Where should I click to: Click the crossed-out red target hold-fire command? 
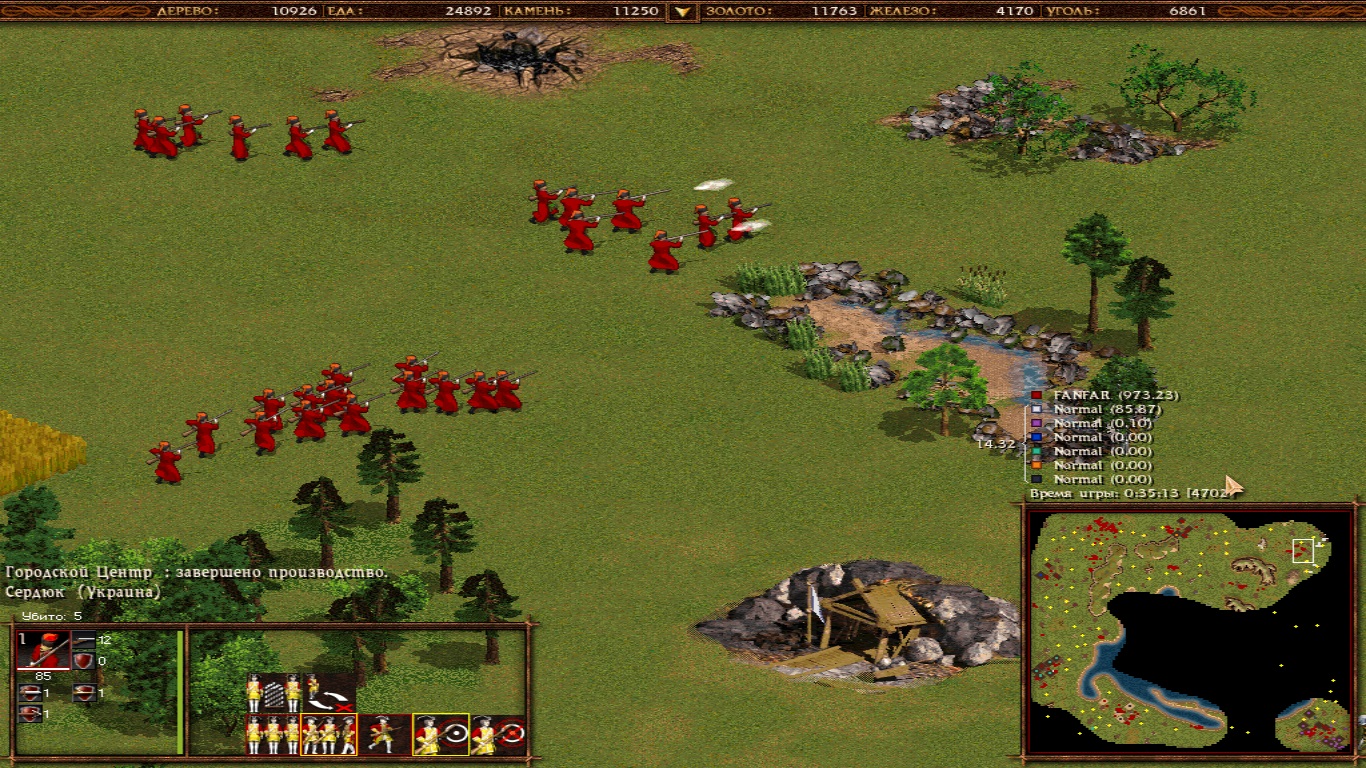pos(498,735)
